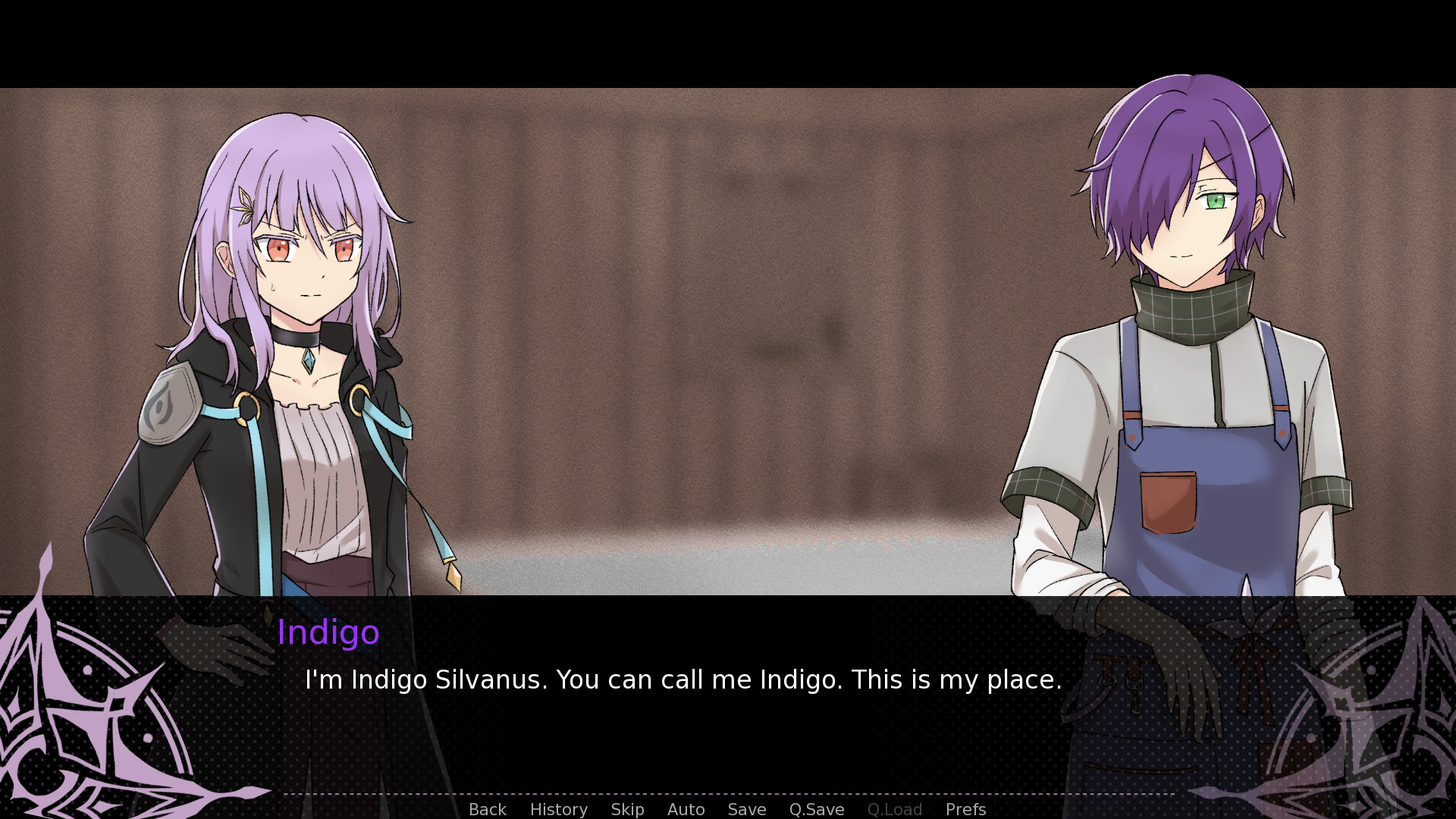Quick save with Q.Save

pyautogui.click(x=816, y=809)
